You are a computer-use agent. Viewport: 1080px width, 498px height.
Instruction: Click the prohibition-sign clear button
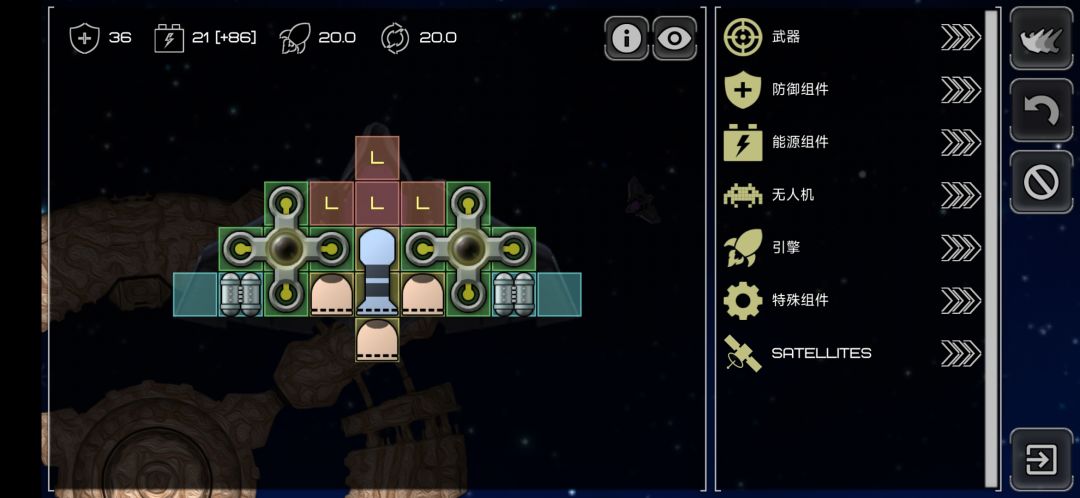pos(1041,182)
